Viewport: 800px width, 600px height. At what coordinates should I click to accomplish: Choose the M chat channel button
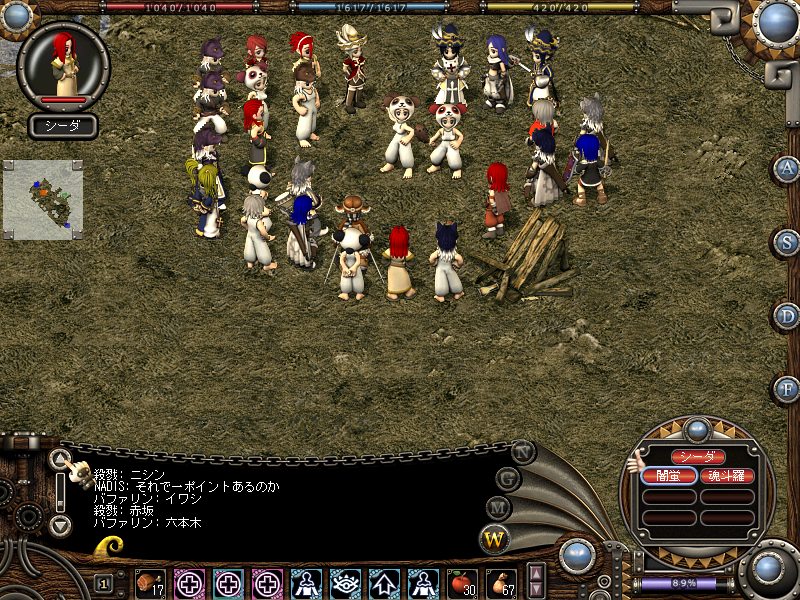[x=497, y=507]
